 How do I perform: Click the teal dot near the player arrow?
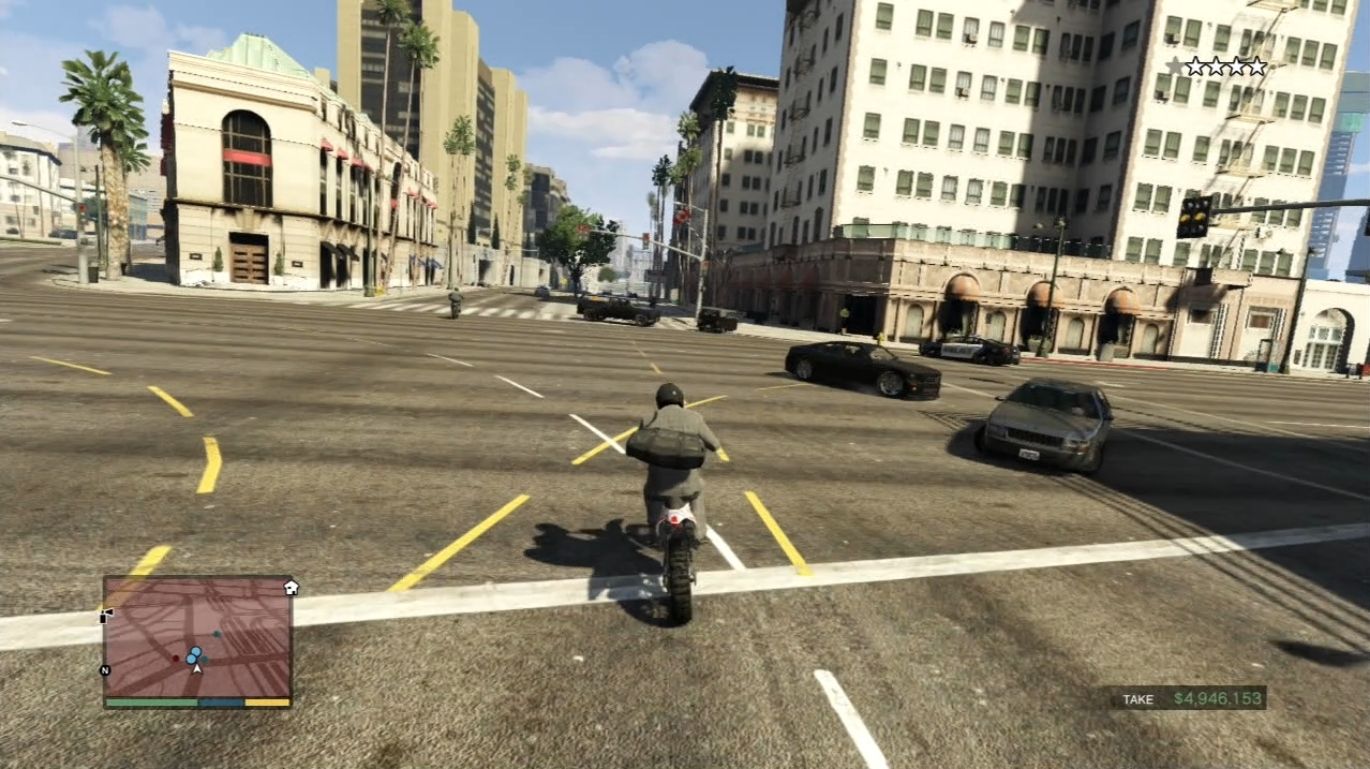point(204,660)
